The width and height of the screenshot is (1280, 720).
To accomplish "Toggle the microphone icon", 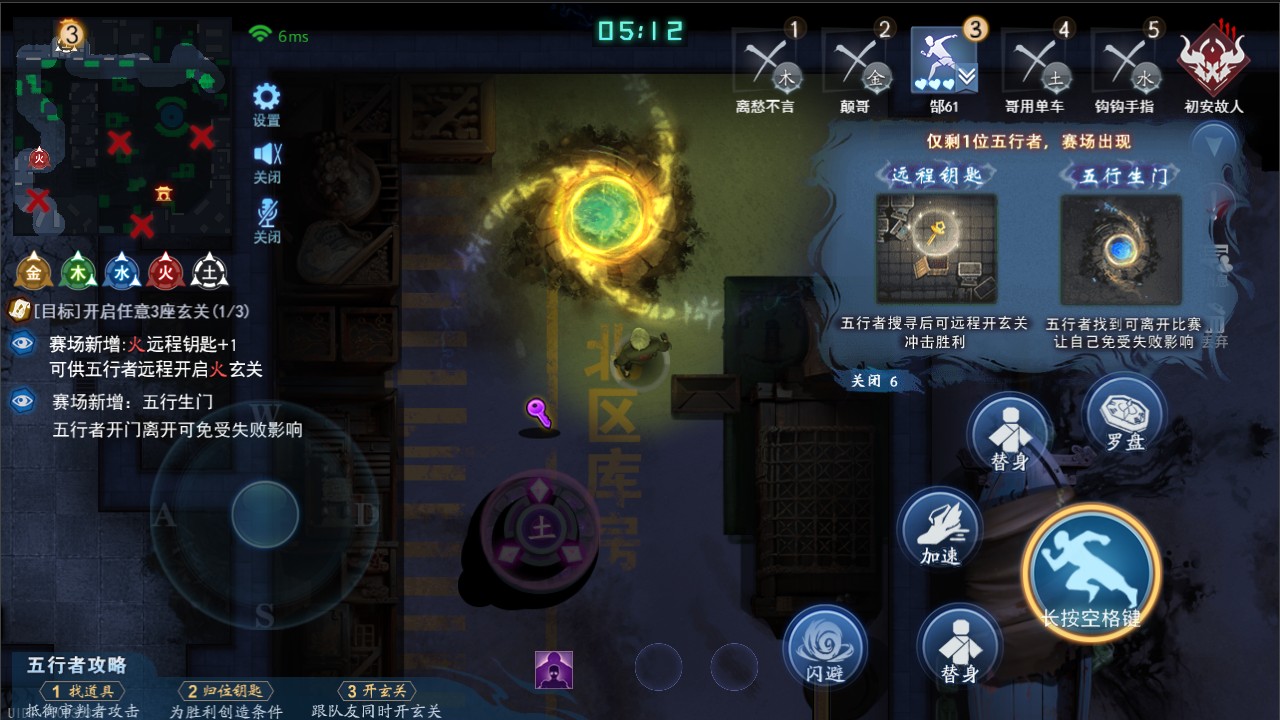I will [x=266, y=215].
